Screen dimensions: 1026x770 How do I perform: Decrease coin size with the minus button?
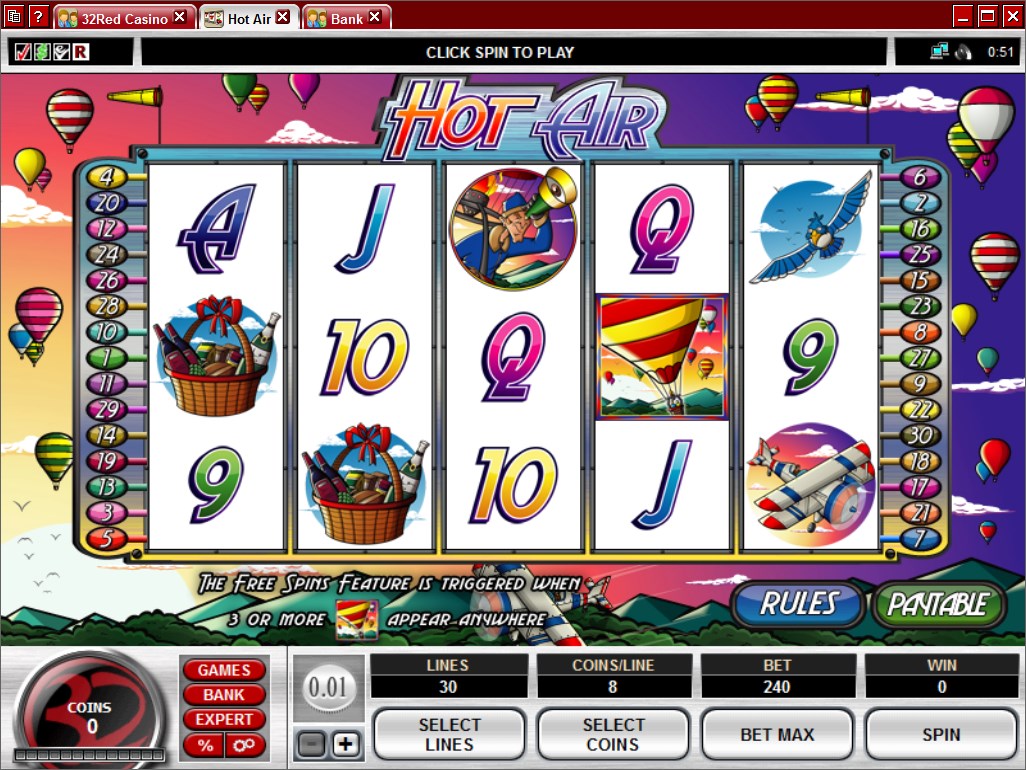[x=310, y=744]
